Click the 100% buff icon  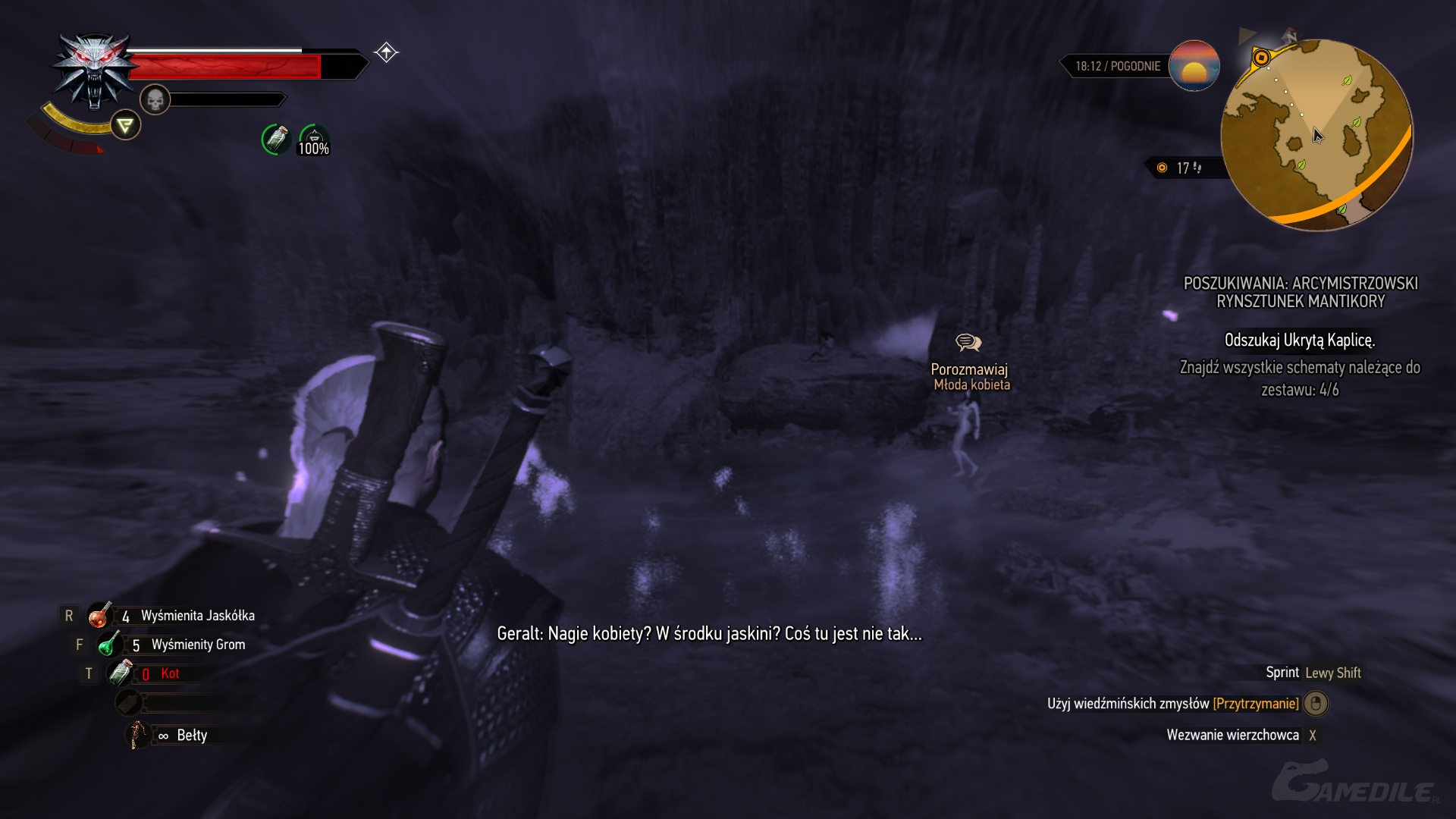(x=314, y=140)
